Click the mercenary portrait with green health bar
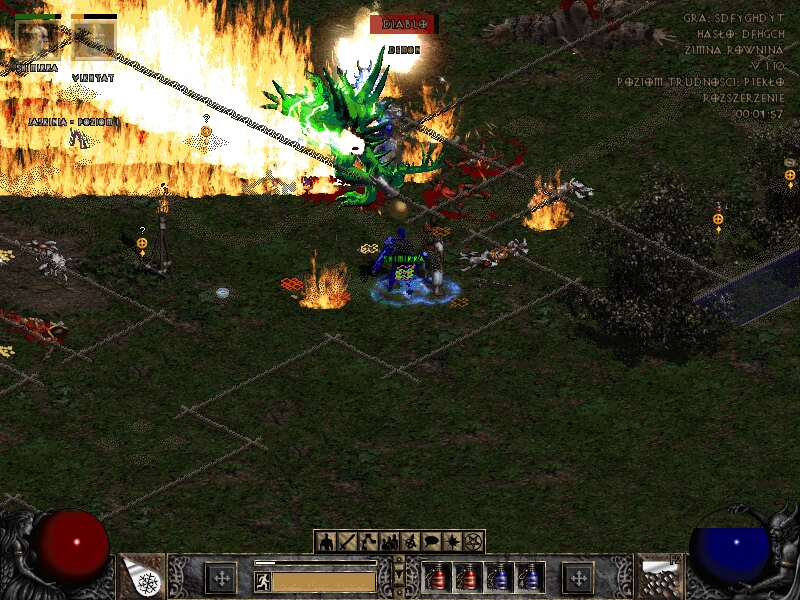The image size is (800, 600). pyautogui.click(x=38, y=40)
